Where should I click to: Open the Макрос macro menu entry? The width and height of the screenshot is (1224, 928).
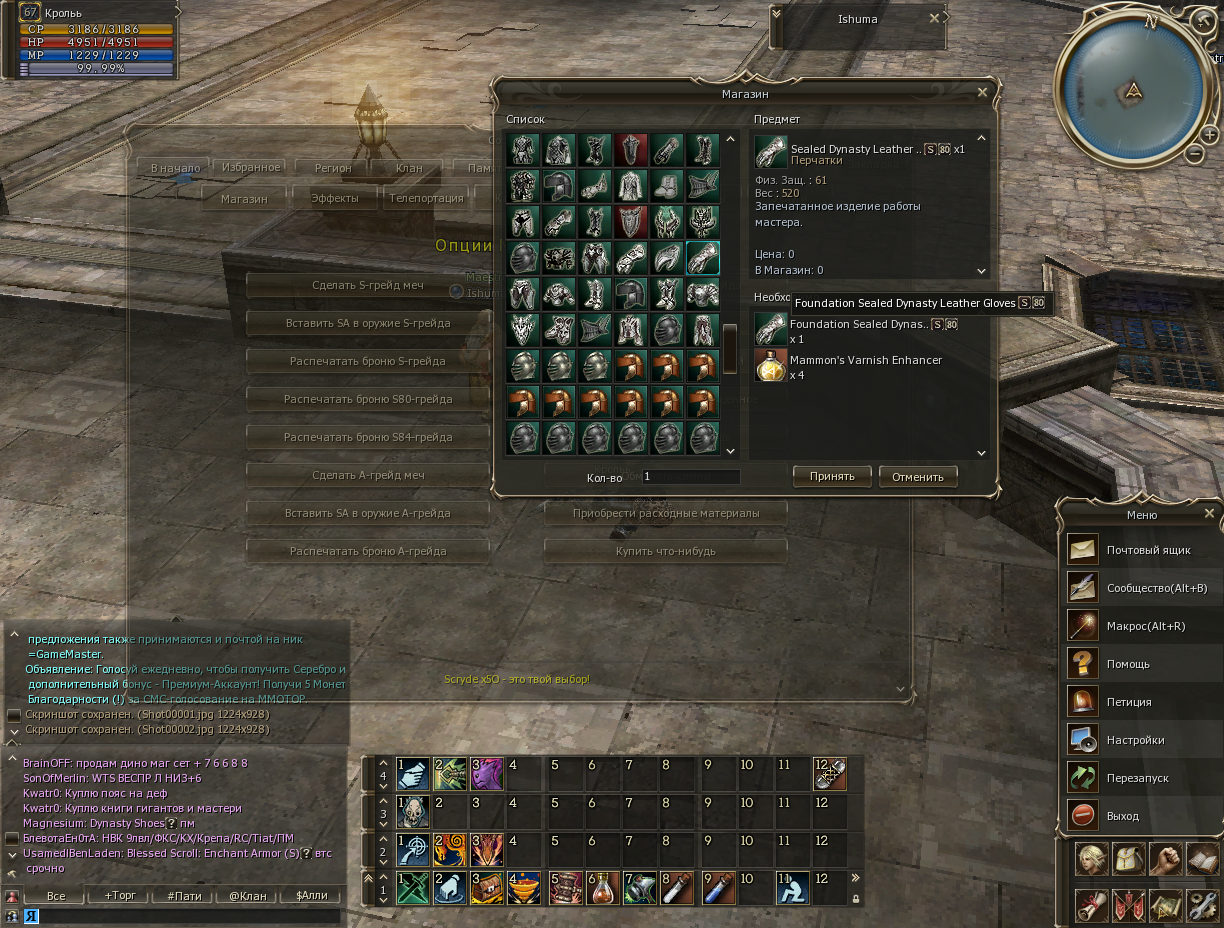1140,626
